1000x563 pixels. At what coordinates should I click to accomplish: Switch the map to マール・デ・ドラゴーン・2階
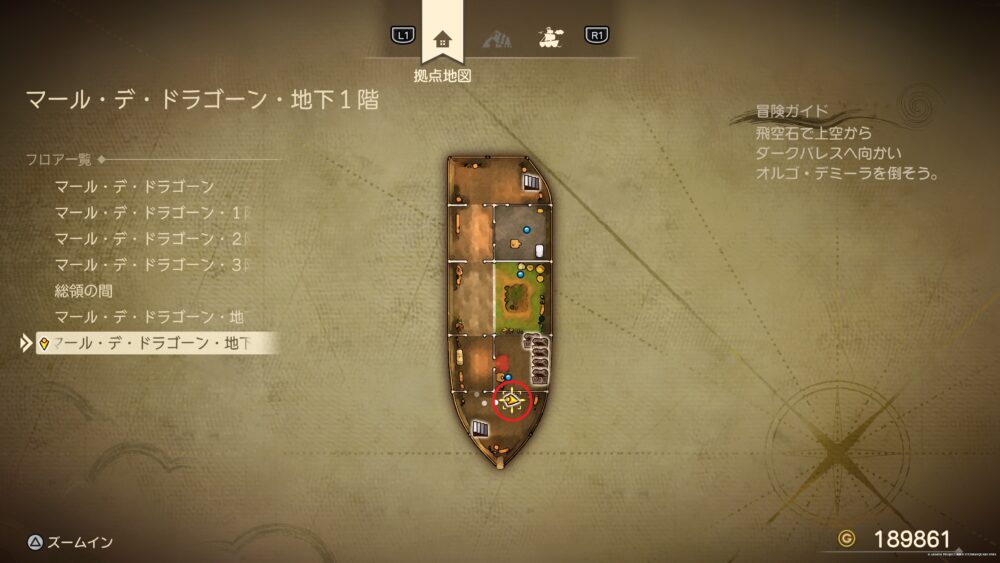[x=152, y=239]
